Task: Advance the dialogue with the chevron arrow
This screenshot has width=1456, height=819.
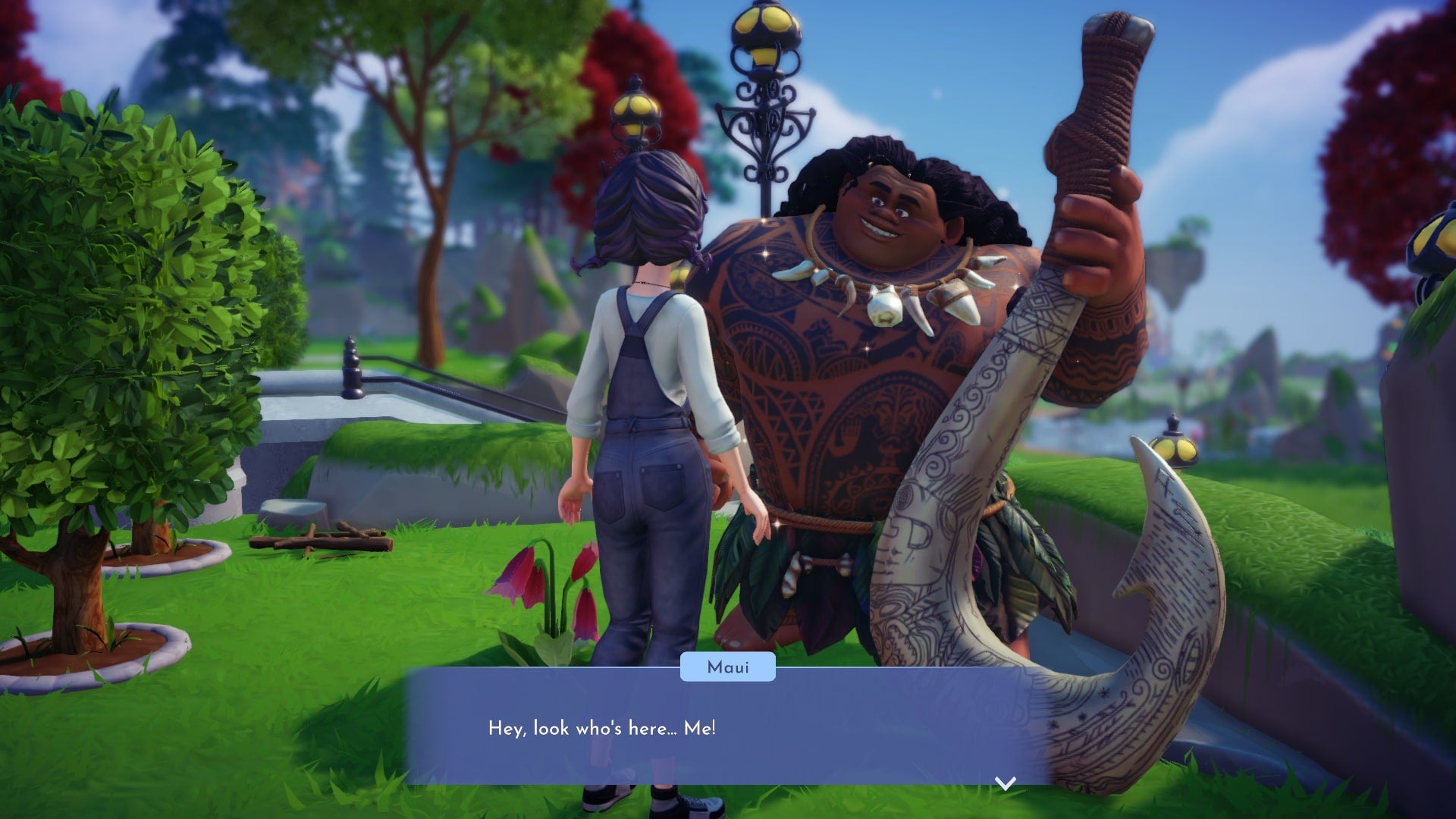Action: coord(1004,785)
